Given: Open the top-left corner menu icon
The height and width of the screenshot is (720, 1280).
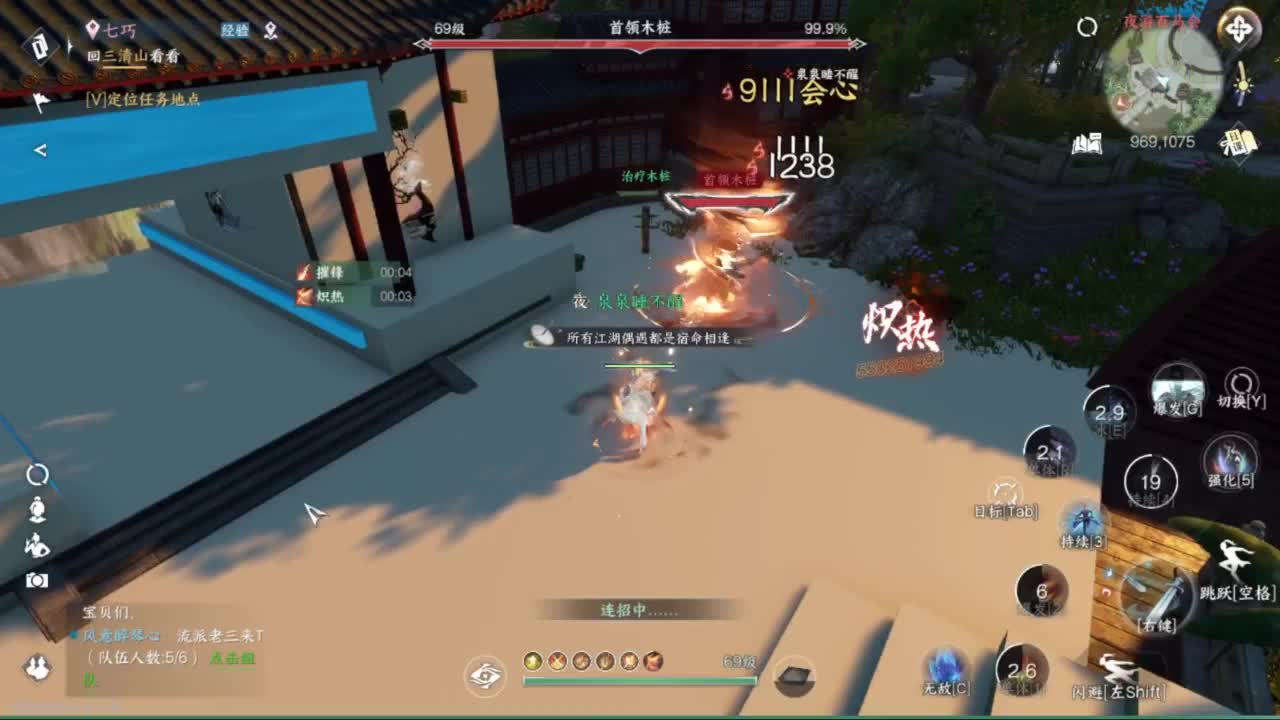Looking at the screenshot, I should (42, 45).
